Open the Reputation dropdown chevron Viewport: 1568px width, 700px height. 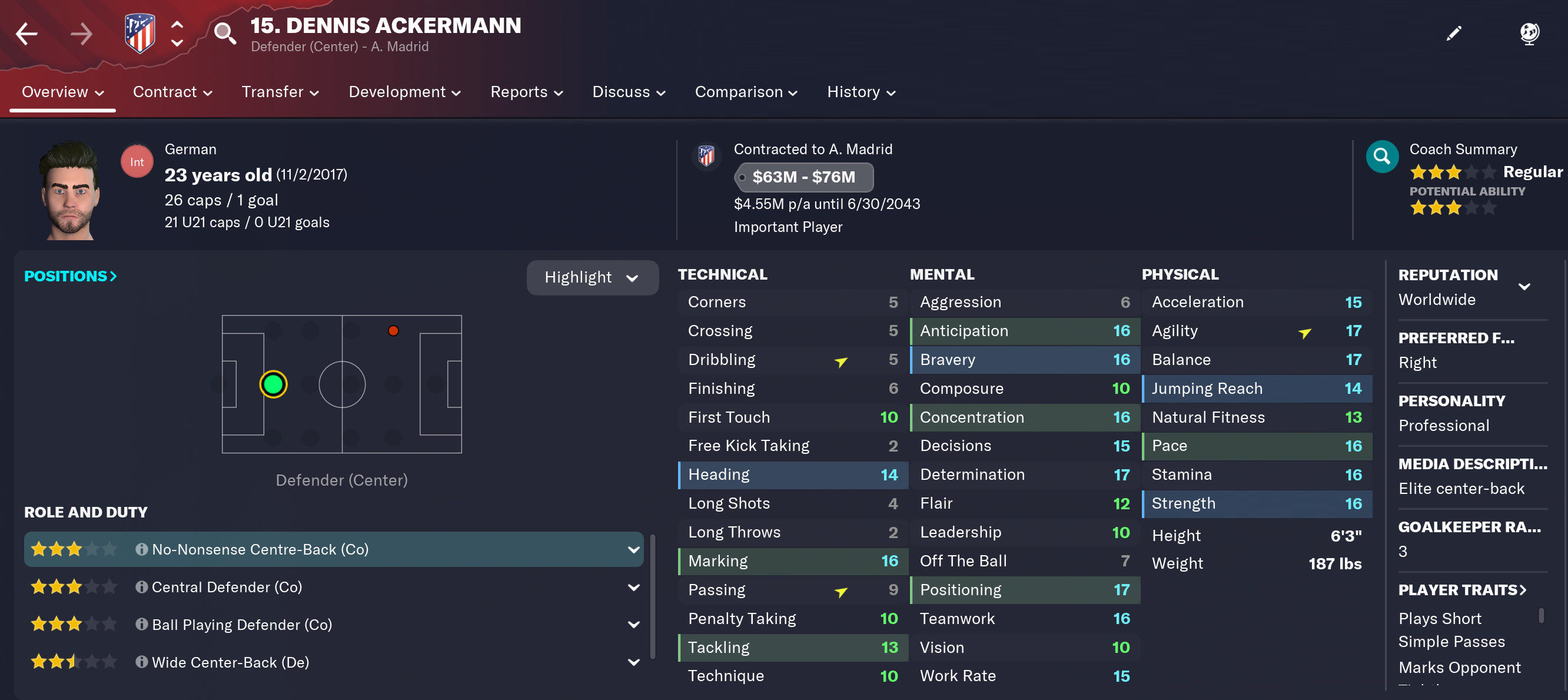point(1525,286)
